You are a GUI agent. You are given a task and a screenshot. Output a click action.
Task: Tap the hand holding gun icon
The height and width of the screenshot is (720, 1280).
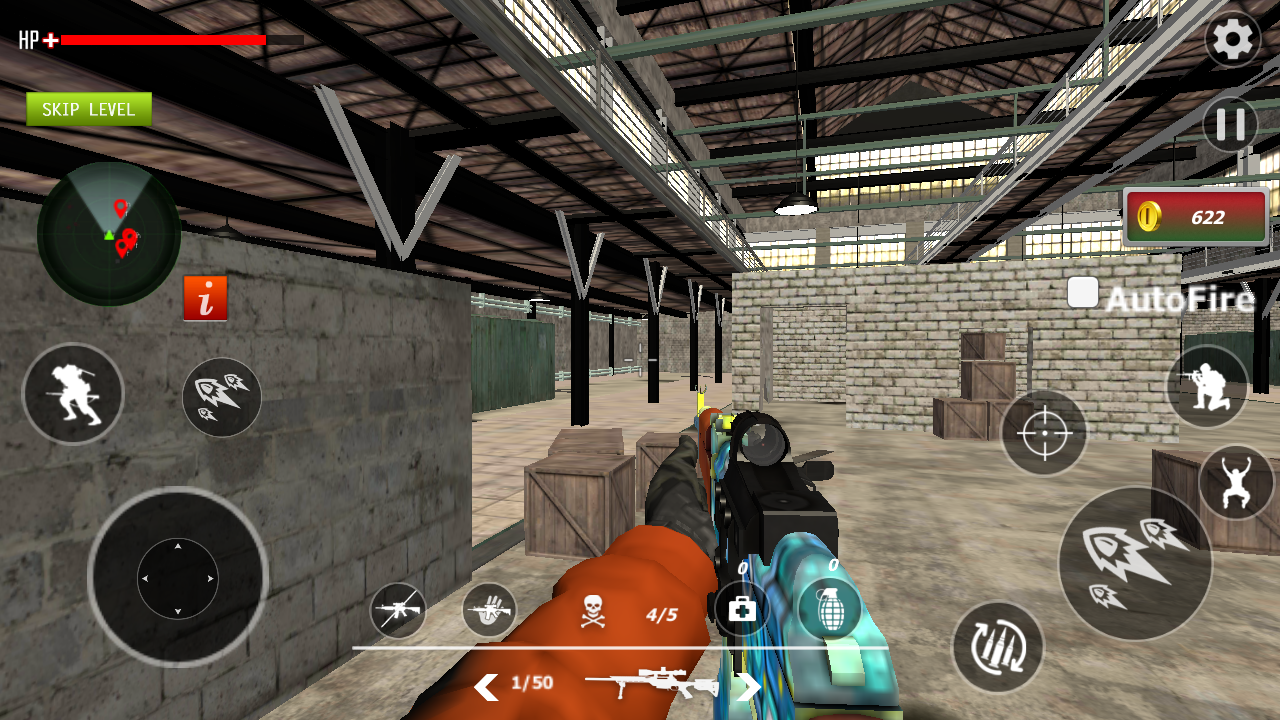click(489, 610)
